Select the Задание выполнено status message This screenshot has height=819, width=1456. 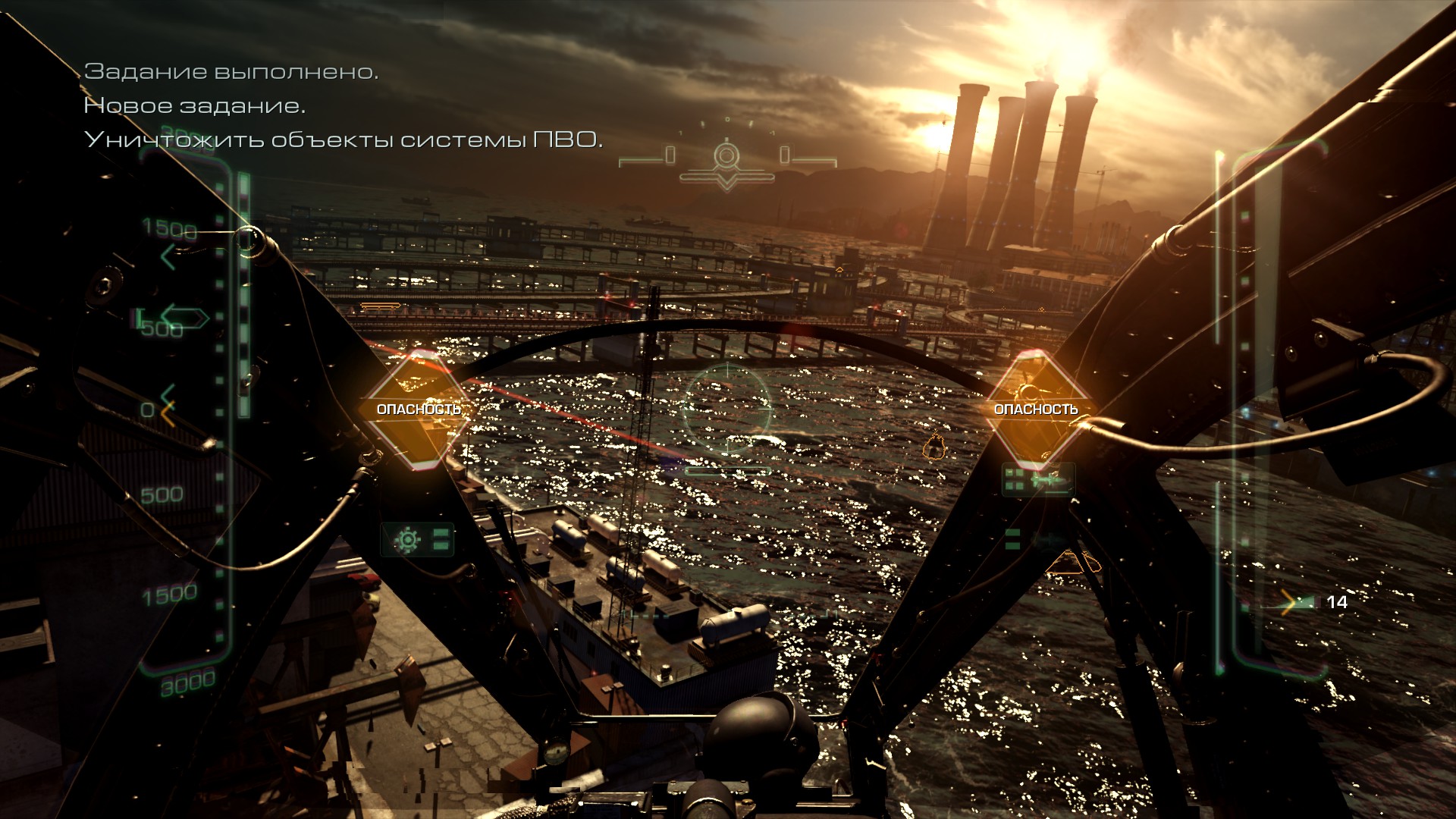coord(234,72)
